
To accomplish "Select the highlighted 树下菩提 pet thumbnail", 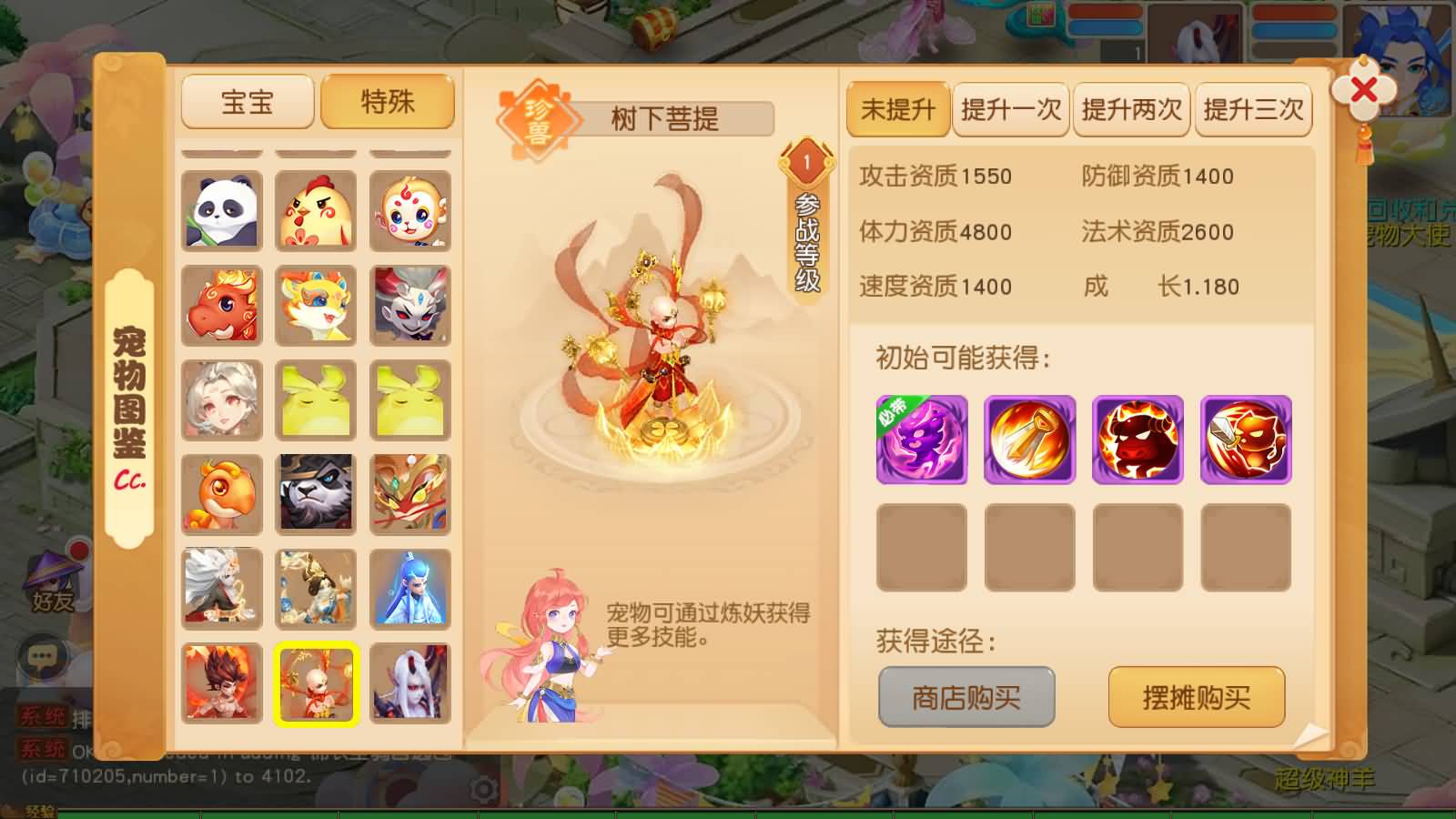I will click(314, 685).
